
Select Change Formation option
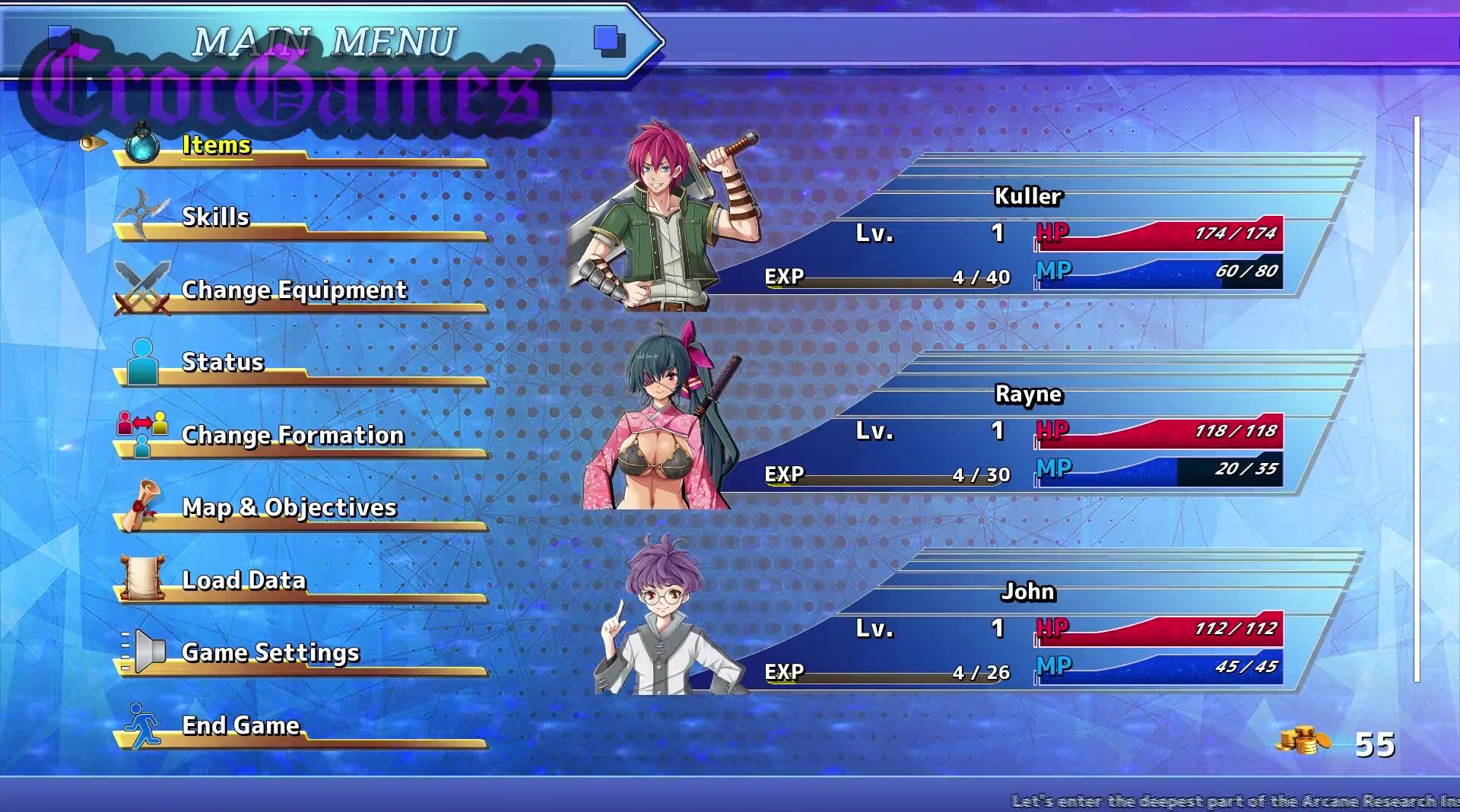coord(293,435)
